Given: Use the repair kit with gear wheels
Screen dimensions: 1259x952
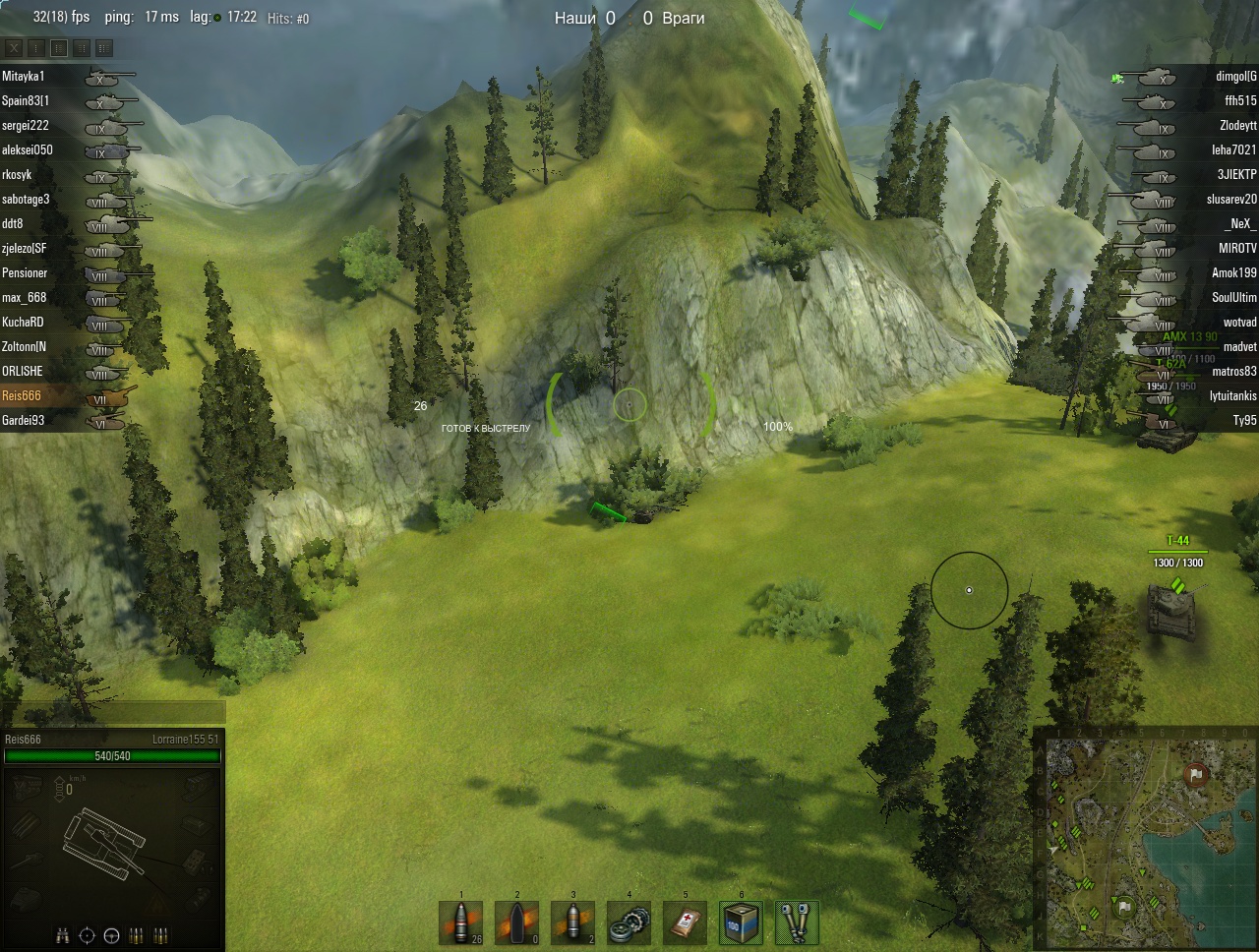Looking at the screenshot, I should tap(629, 923).
